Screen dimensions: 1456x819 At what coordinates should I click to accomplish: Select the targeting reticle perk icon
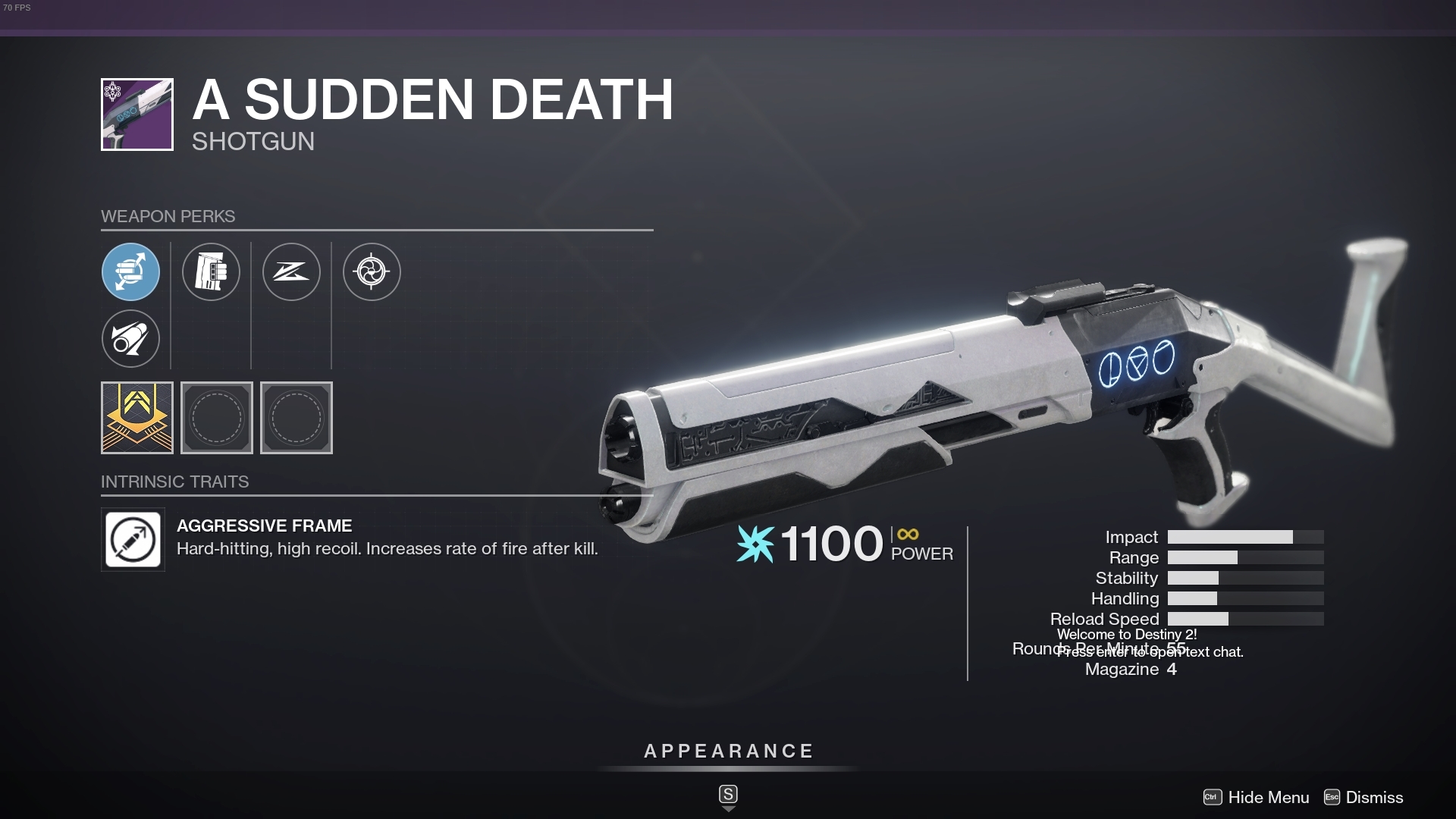372,271
